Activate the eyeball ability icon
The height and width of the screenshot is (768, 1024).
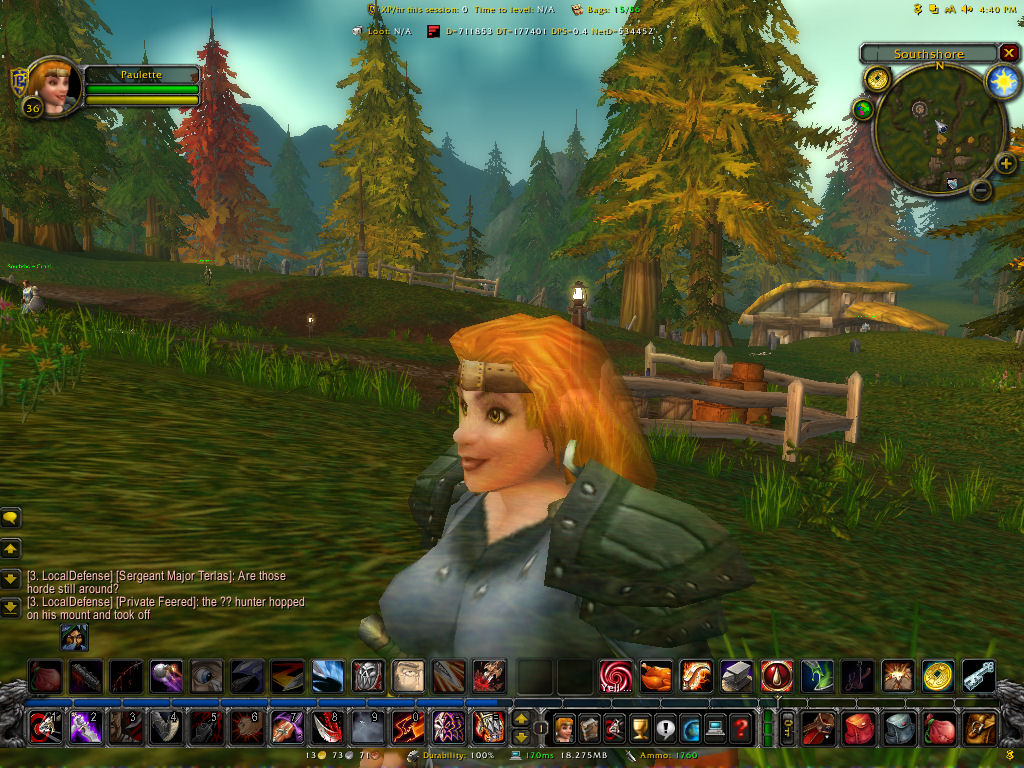(207, 677)
